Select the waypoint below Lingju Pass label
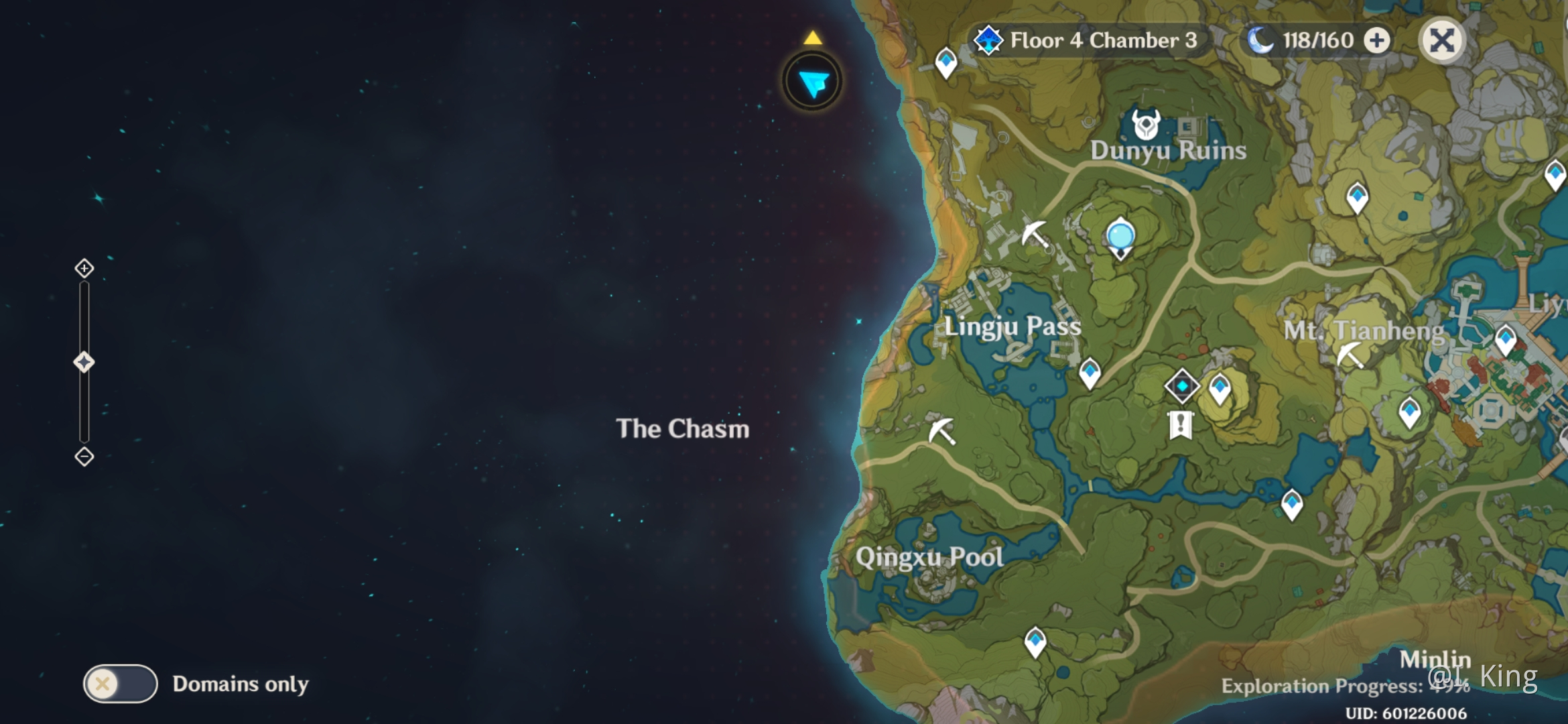Image resolution: width=1568 pixels, height=724 pixels. (1090, 372)
